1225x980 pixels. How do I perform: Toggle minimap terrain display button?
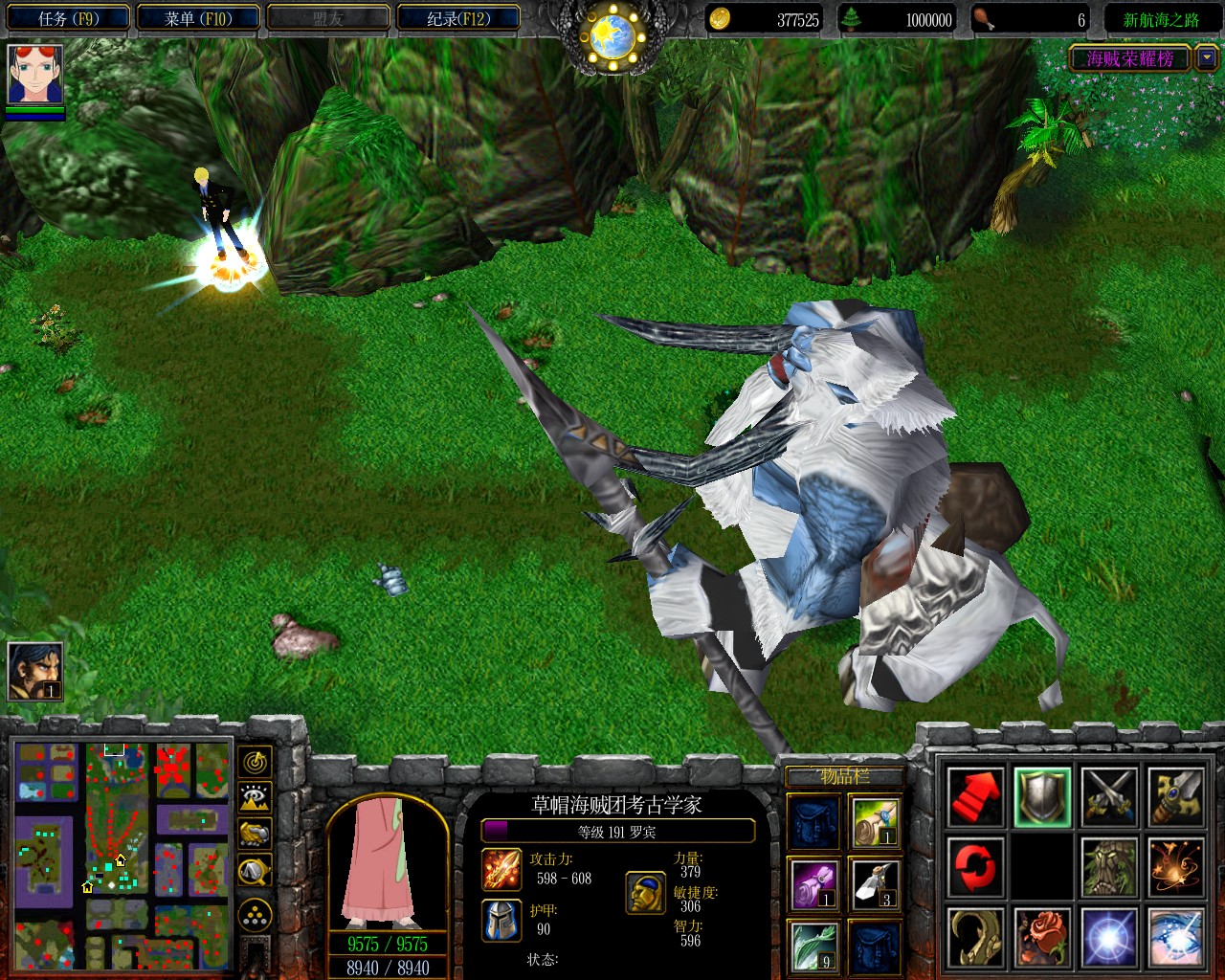[x=255, y=798]
